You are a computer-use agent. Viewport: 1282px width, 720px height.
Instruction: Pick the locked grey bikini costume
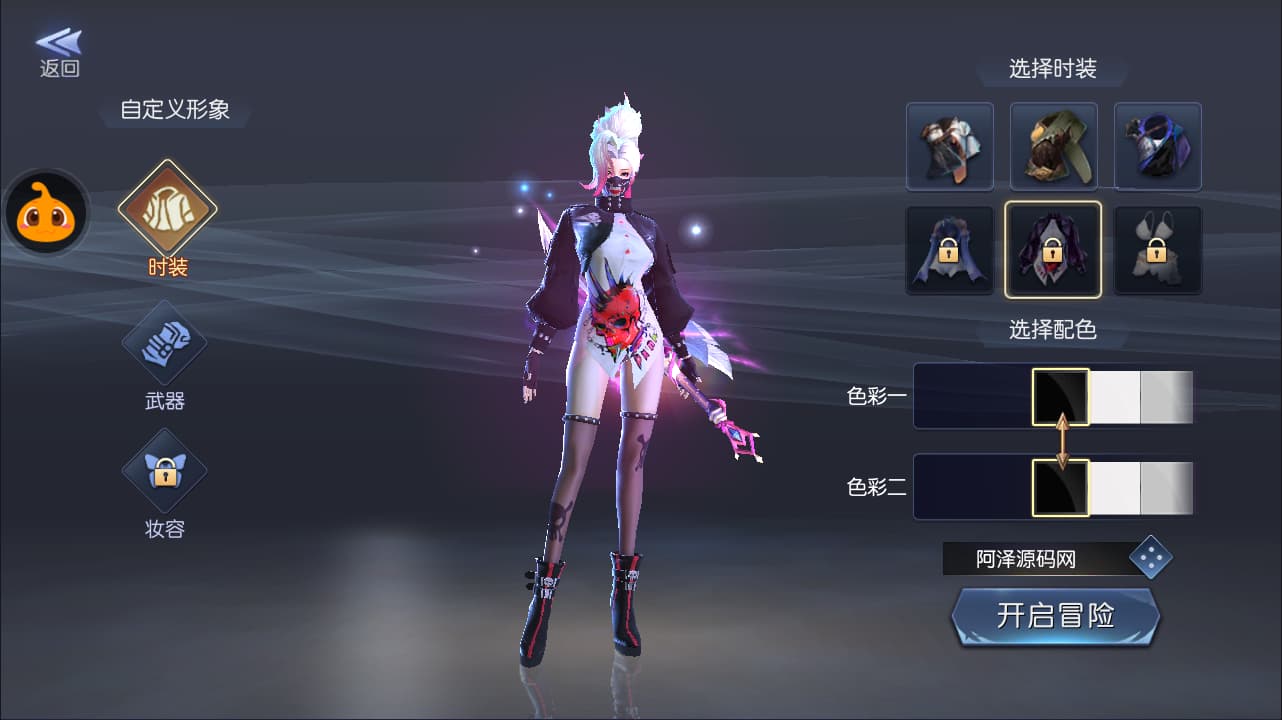[1157, 250]
